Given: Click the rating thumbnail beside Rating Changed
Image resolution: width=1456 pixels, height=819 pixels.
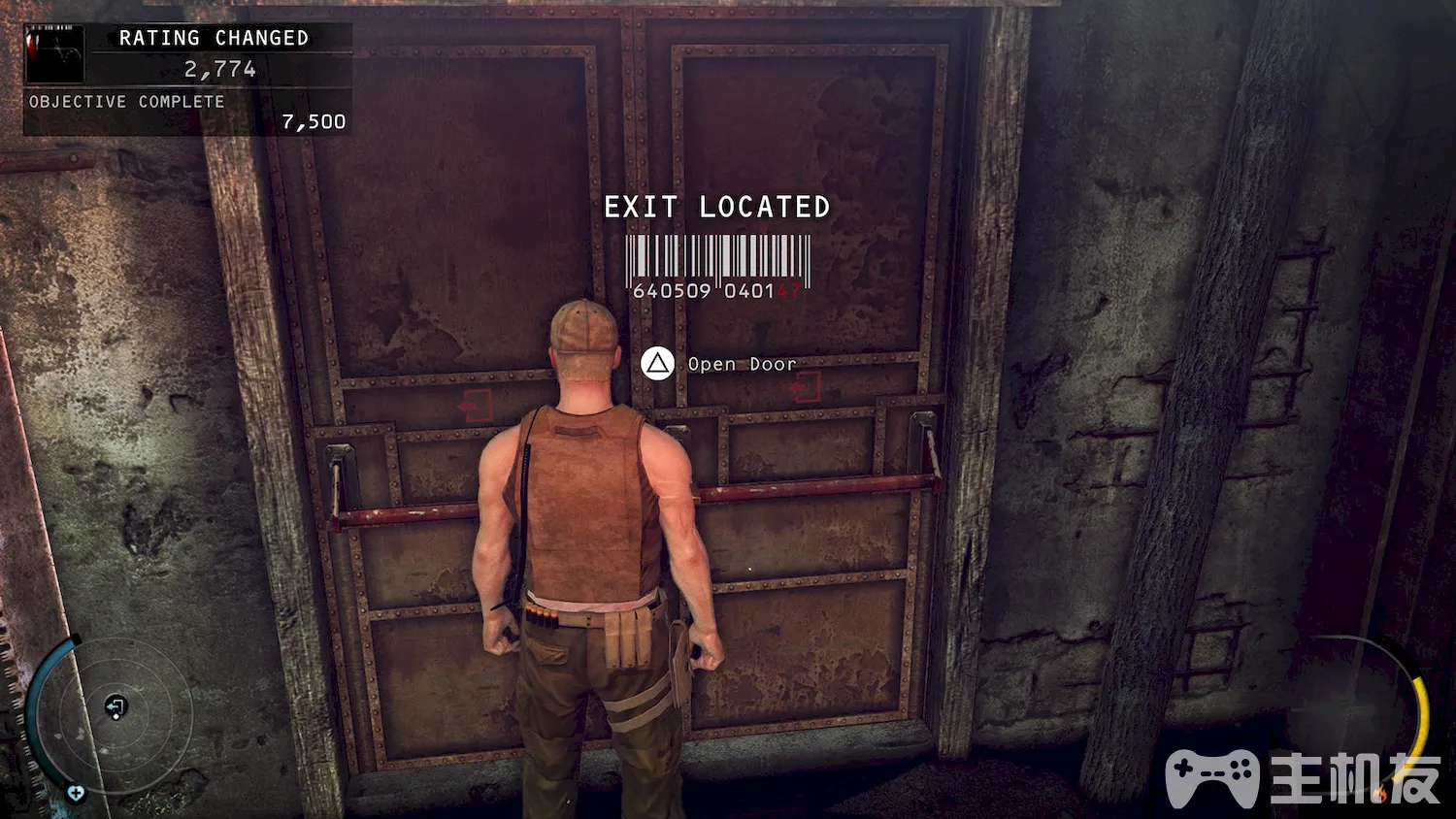Looking at the screenshot, I should click(x=54, y=54).
